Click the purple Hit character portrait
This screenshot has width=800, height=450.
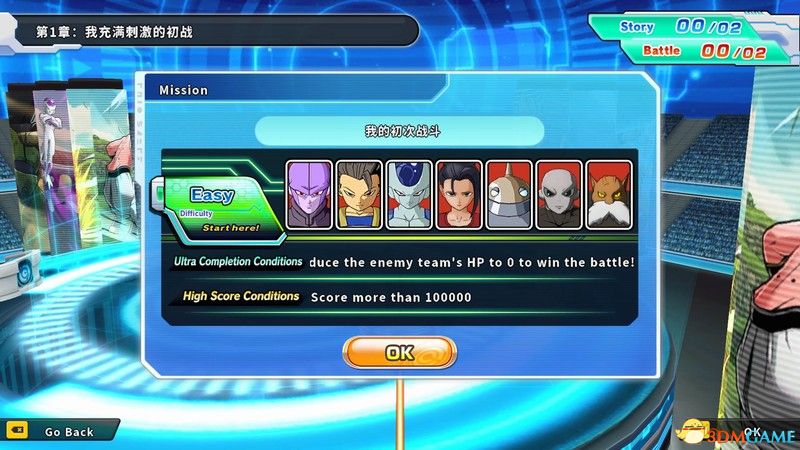(310, 194)
